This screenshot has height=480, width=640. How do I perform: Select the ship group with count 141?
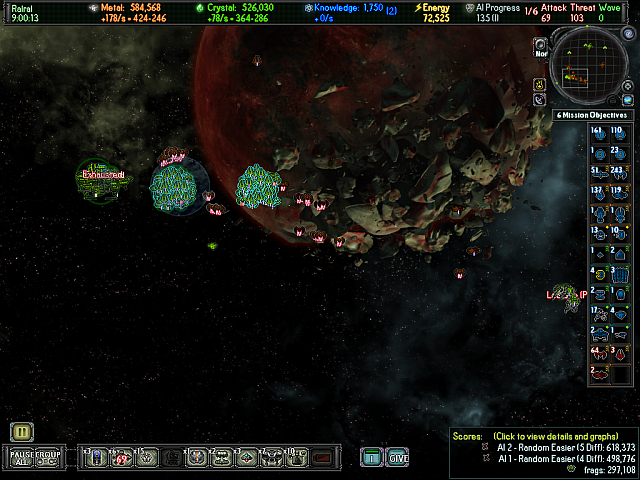(596, 133)
